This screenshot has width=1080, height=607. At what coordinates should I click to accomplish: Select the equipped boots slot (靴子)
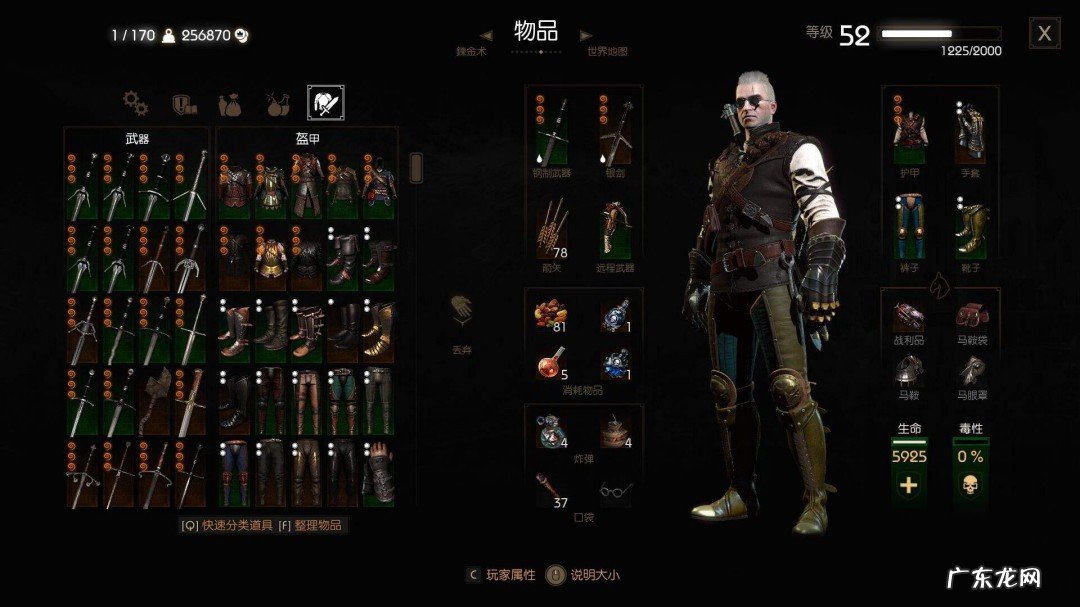click(x=971, y=227)
